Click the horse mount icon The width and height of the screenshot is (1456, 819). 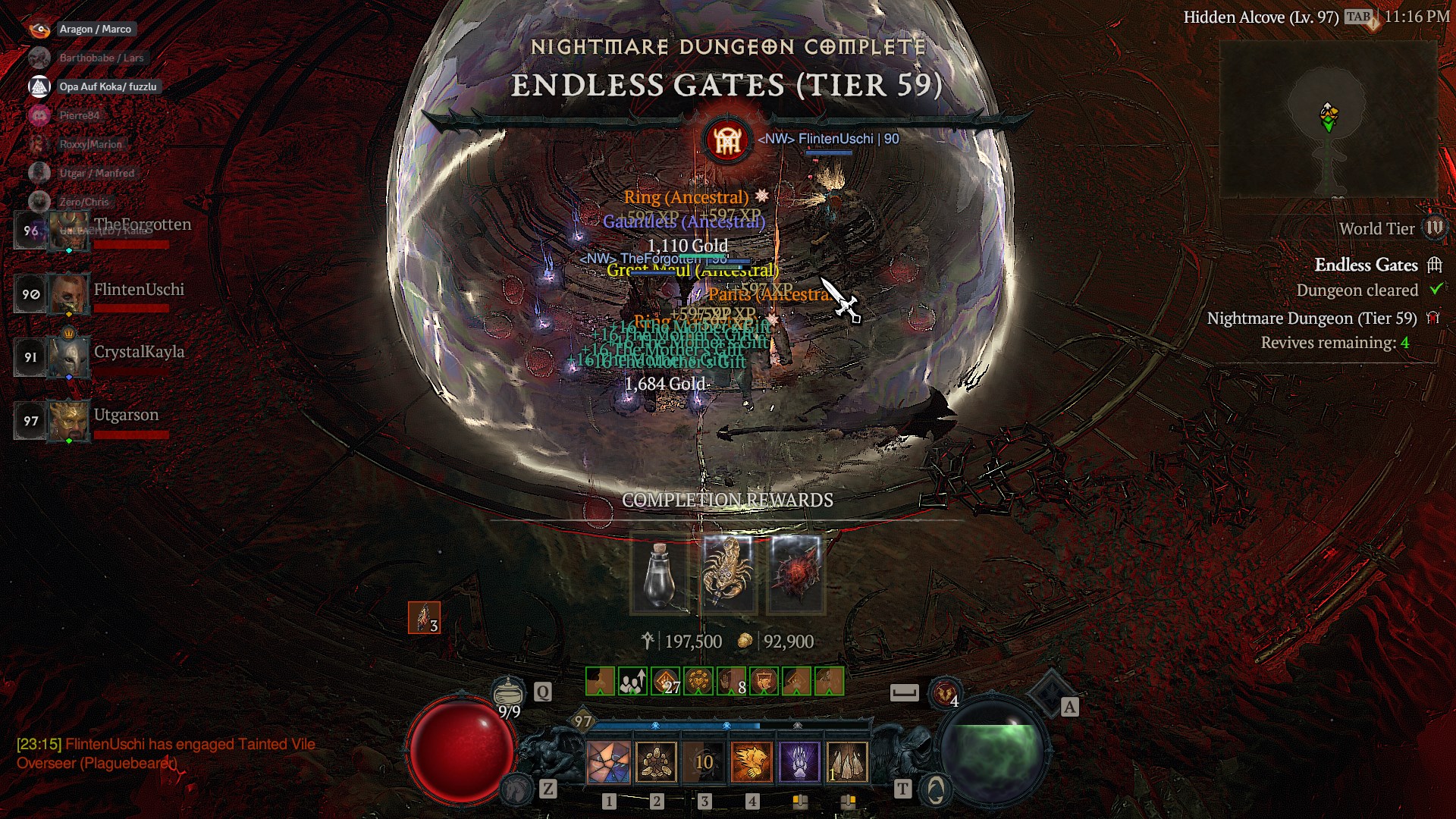coord(518,789)
